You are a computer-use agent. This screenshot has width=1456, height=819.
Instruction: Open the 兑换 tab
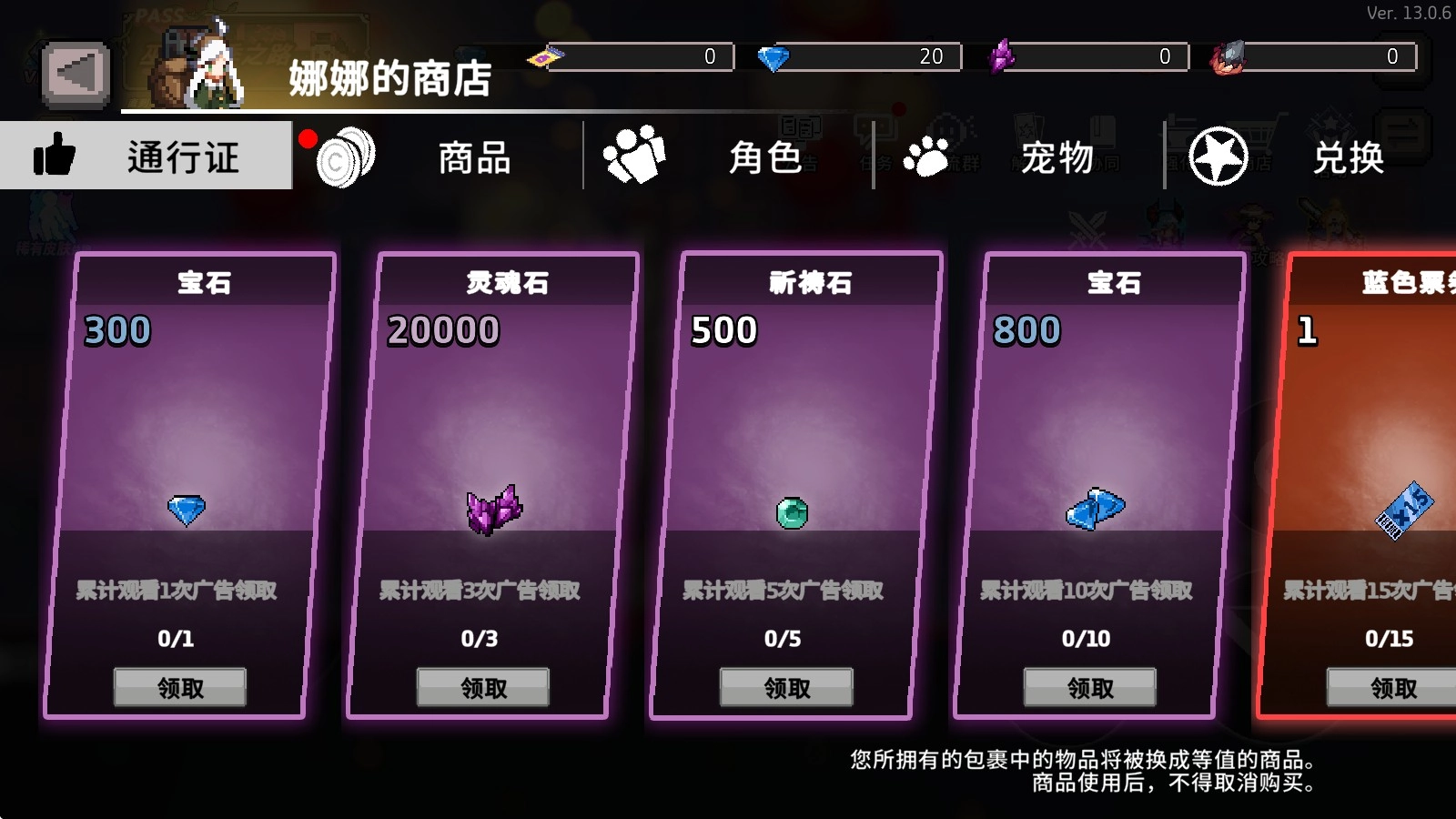point(1348,158)
